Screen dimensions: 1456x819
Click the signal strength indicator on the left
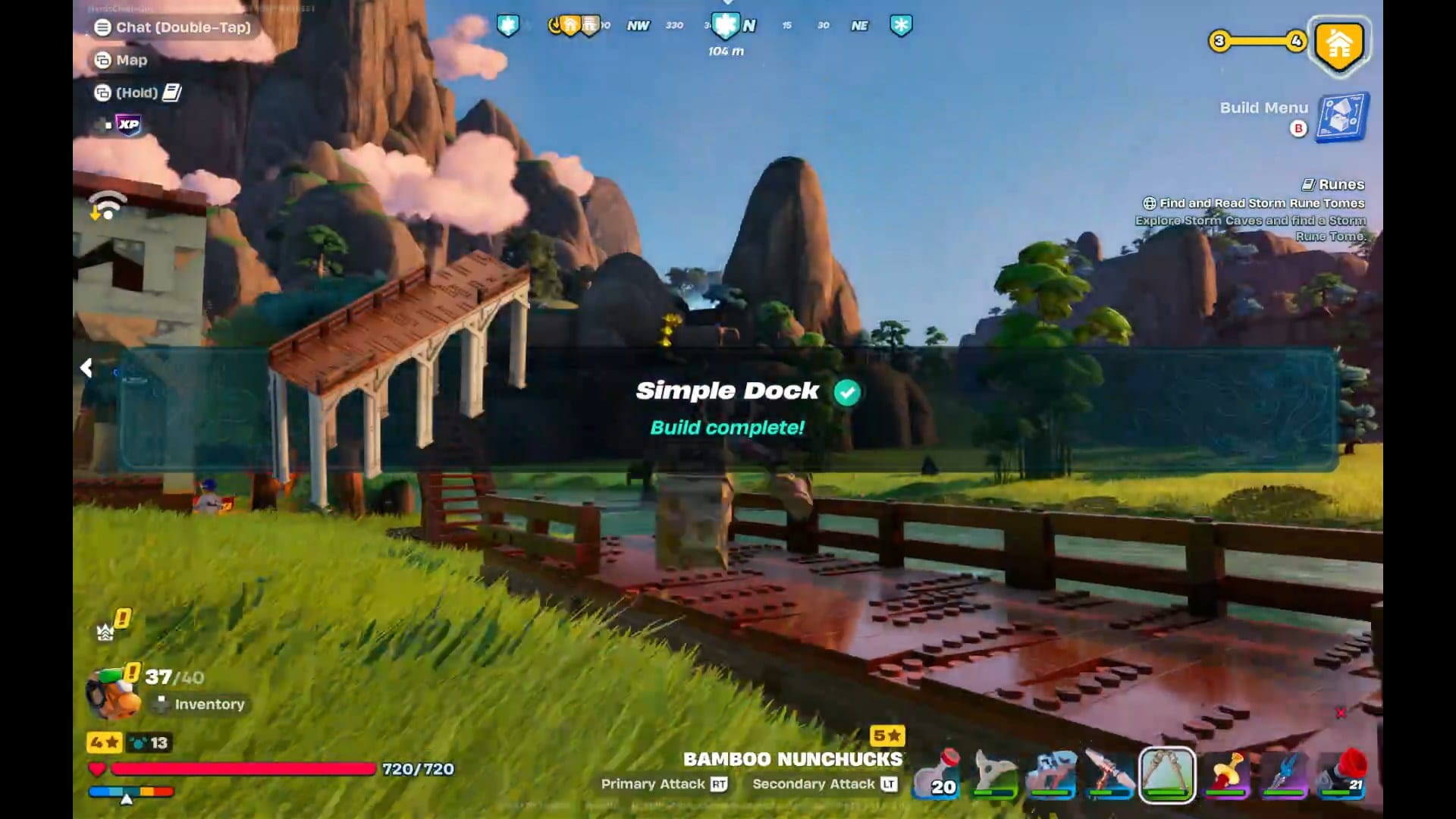[108, 205]
